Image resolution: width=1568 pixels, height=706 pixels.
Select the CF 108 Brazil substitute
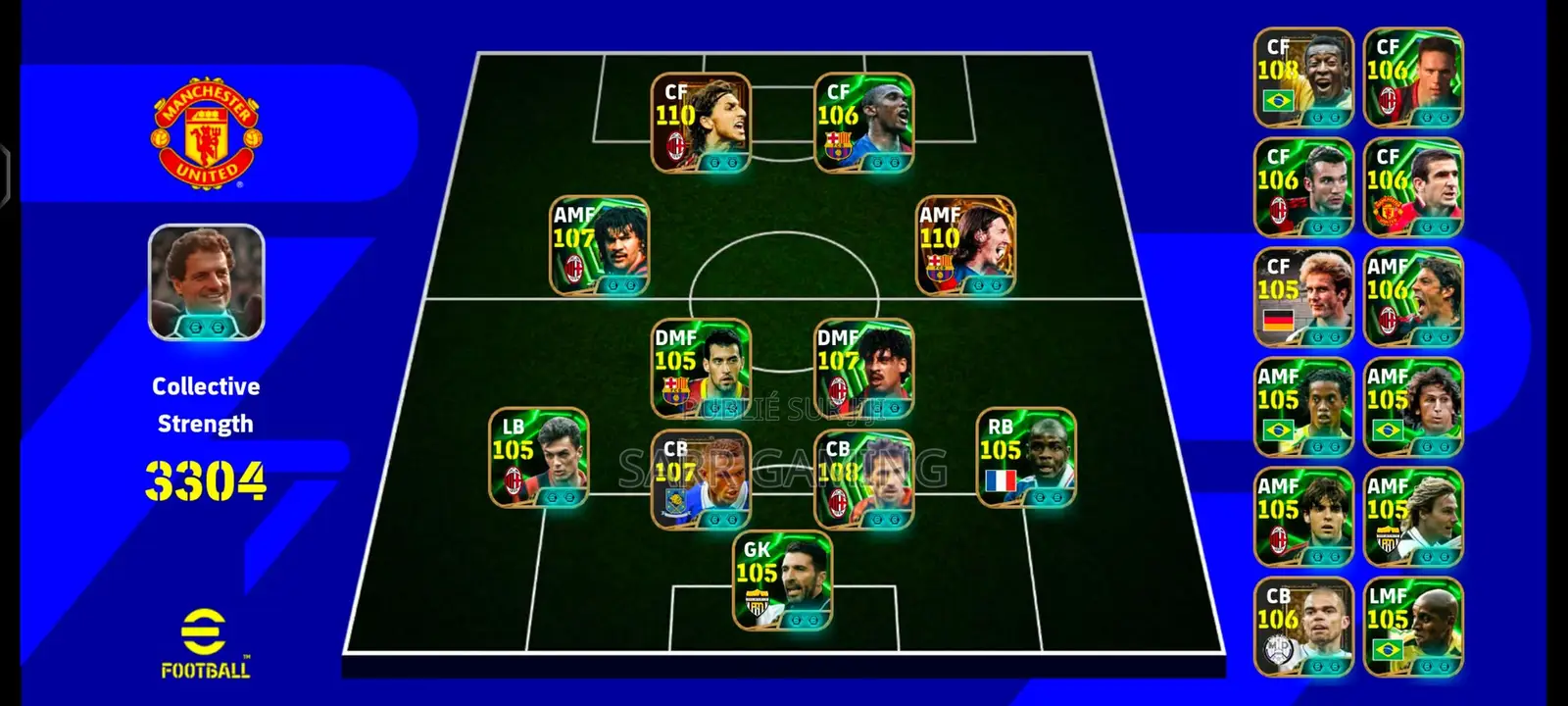pos(1303,77)
